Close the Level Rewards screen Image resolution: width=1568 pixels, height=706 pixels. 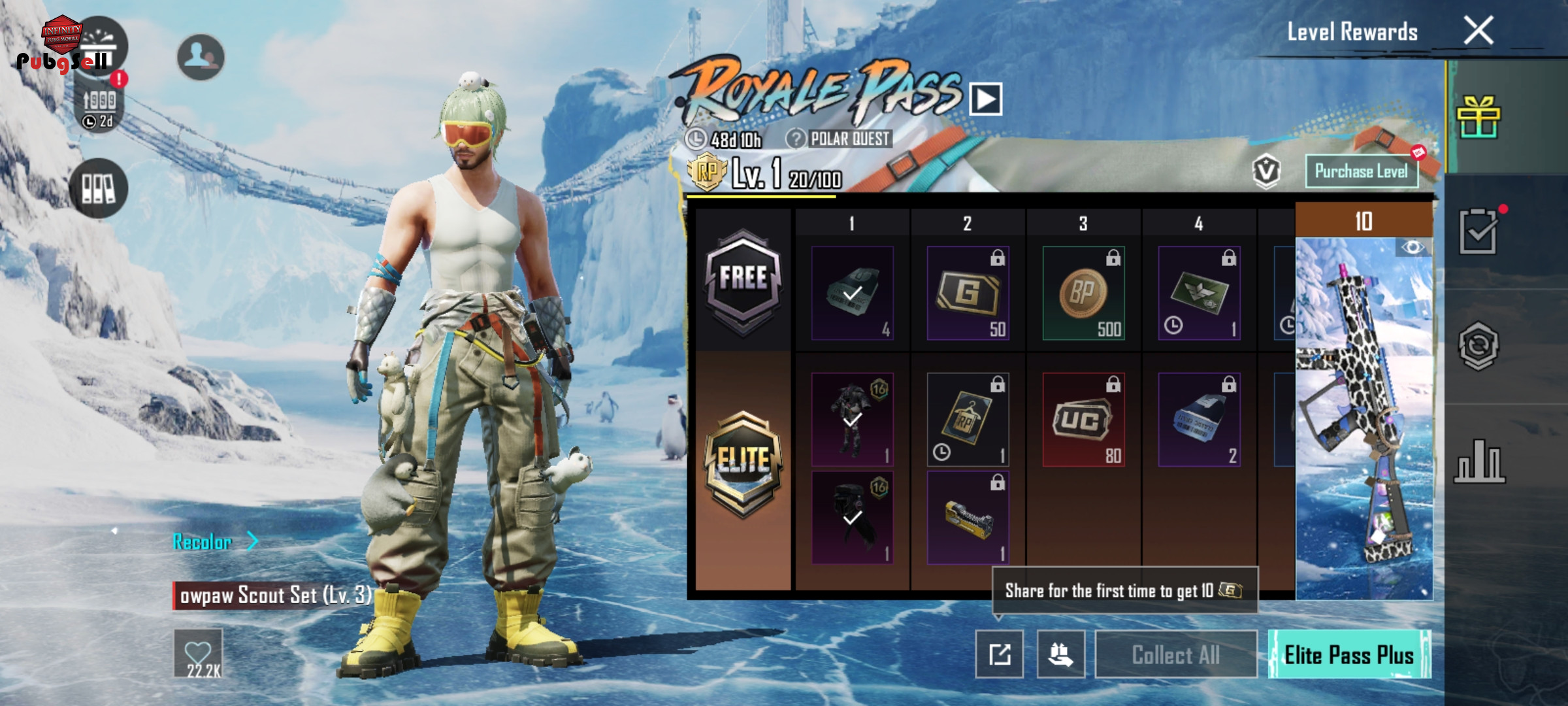1478,30
